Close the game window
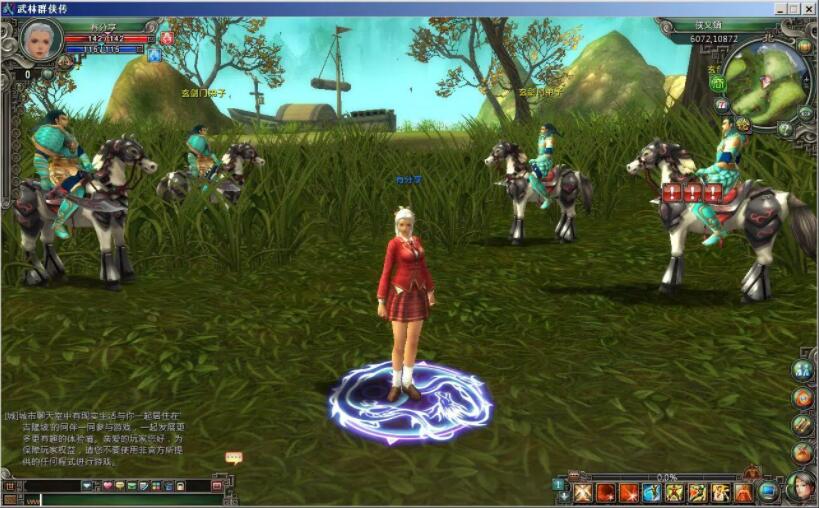The image size is (819, 508). coord(808,8)
